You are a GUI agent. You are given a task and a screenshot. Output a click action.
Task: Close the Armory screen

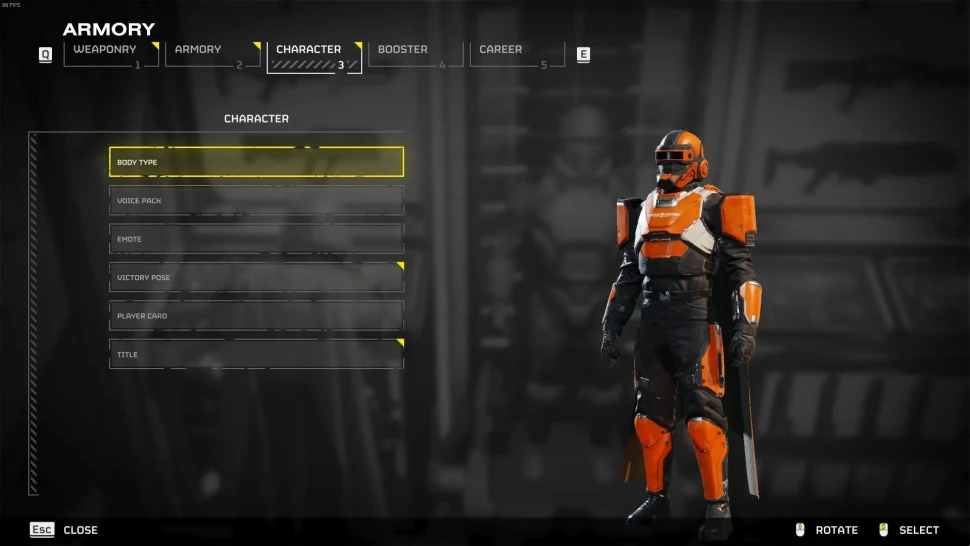[64, 530]
